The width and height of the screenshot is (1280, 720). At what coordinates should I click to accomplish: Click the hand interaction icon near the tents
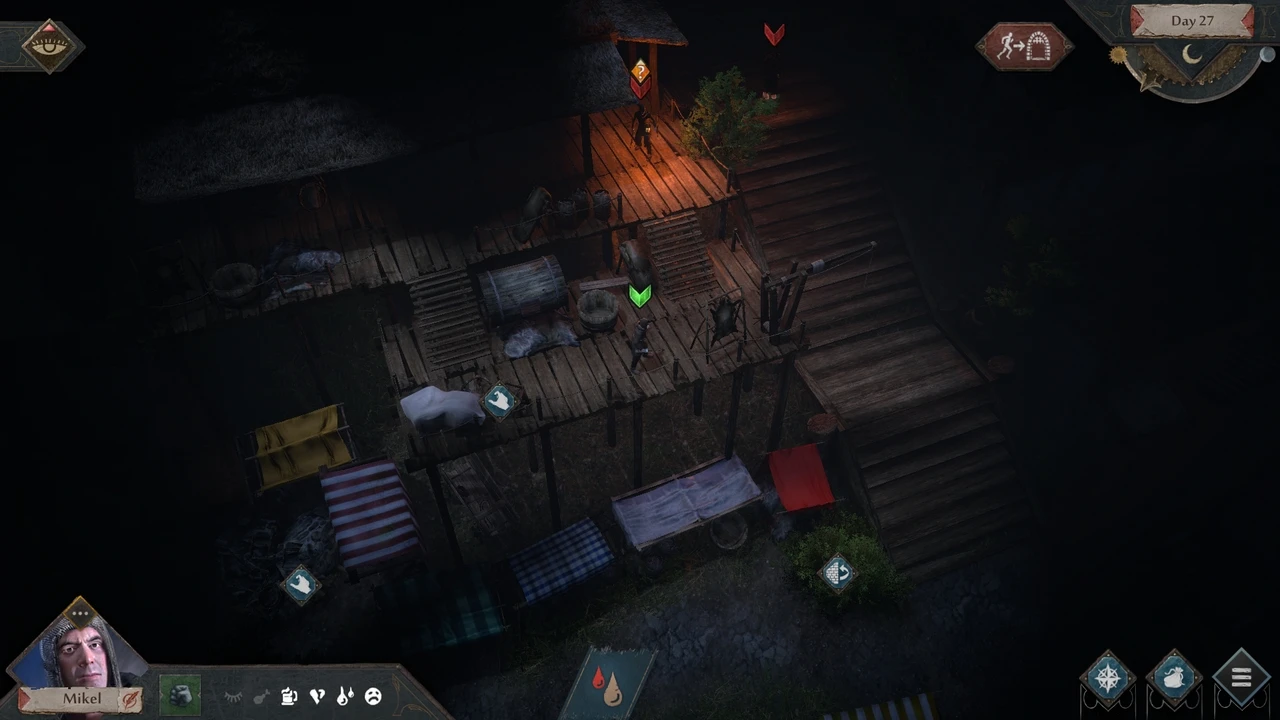pyautogui.click(x=302, y=584)
